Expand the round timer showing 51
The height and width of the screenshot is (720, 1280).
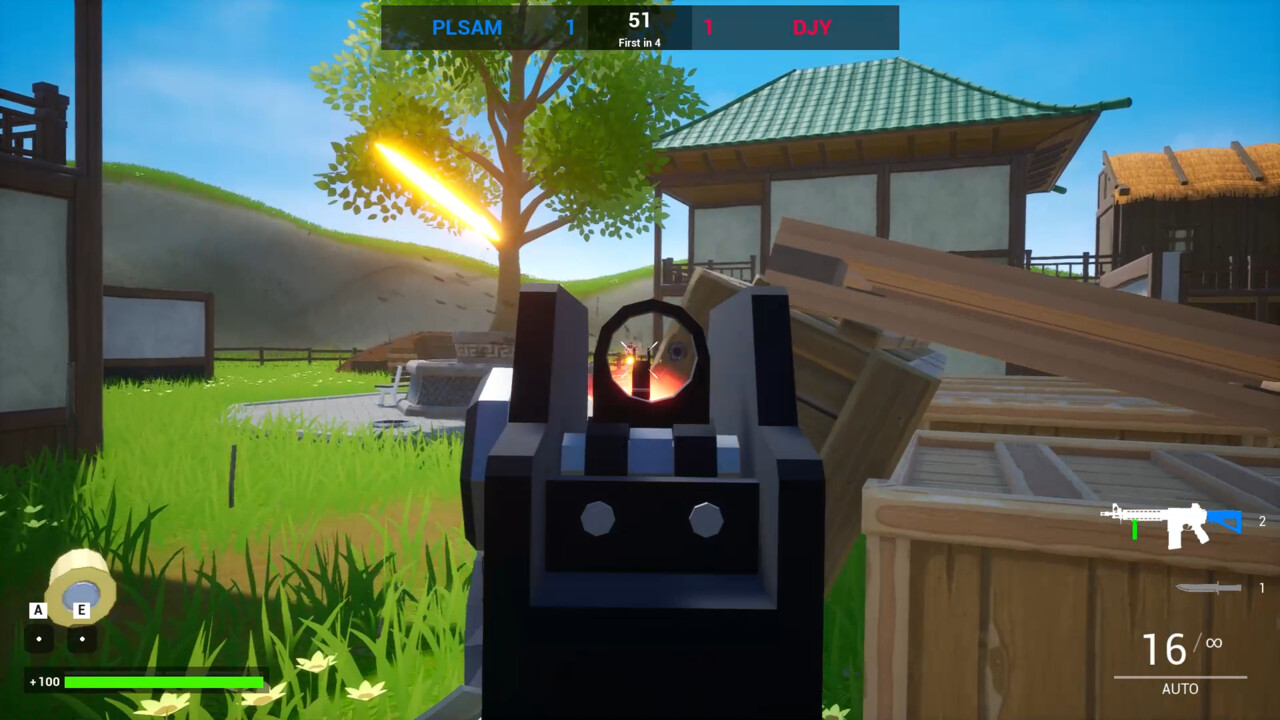(639, 19)
